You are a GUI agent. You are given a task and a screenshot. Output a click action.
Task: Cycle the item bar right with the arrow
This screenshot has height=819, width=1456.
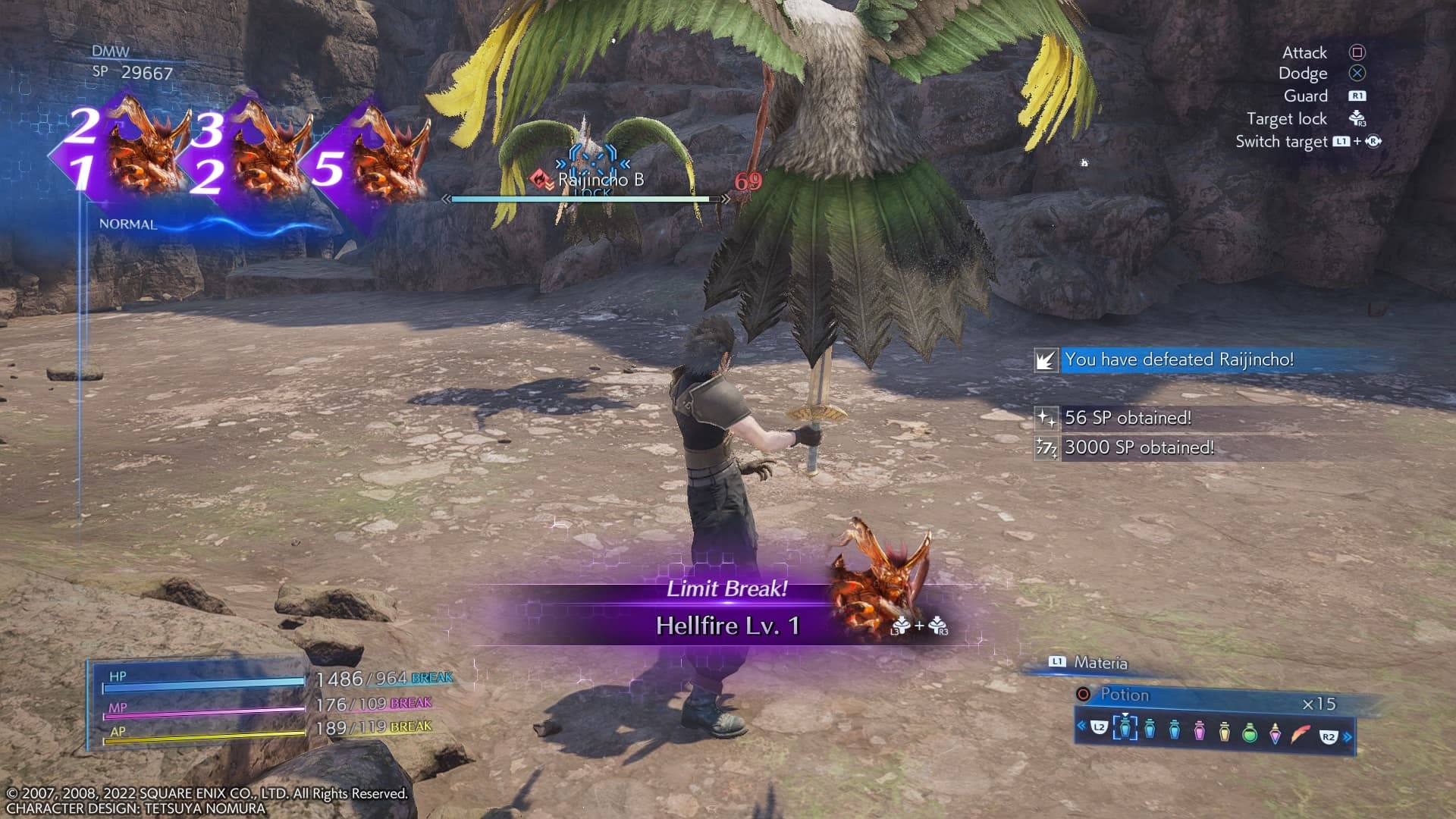[1348, 736]
